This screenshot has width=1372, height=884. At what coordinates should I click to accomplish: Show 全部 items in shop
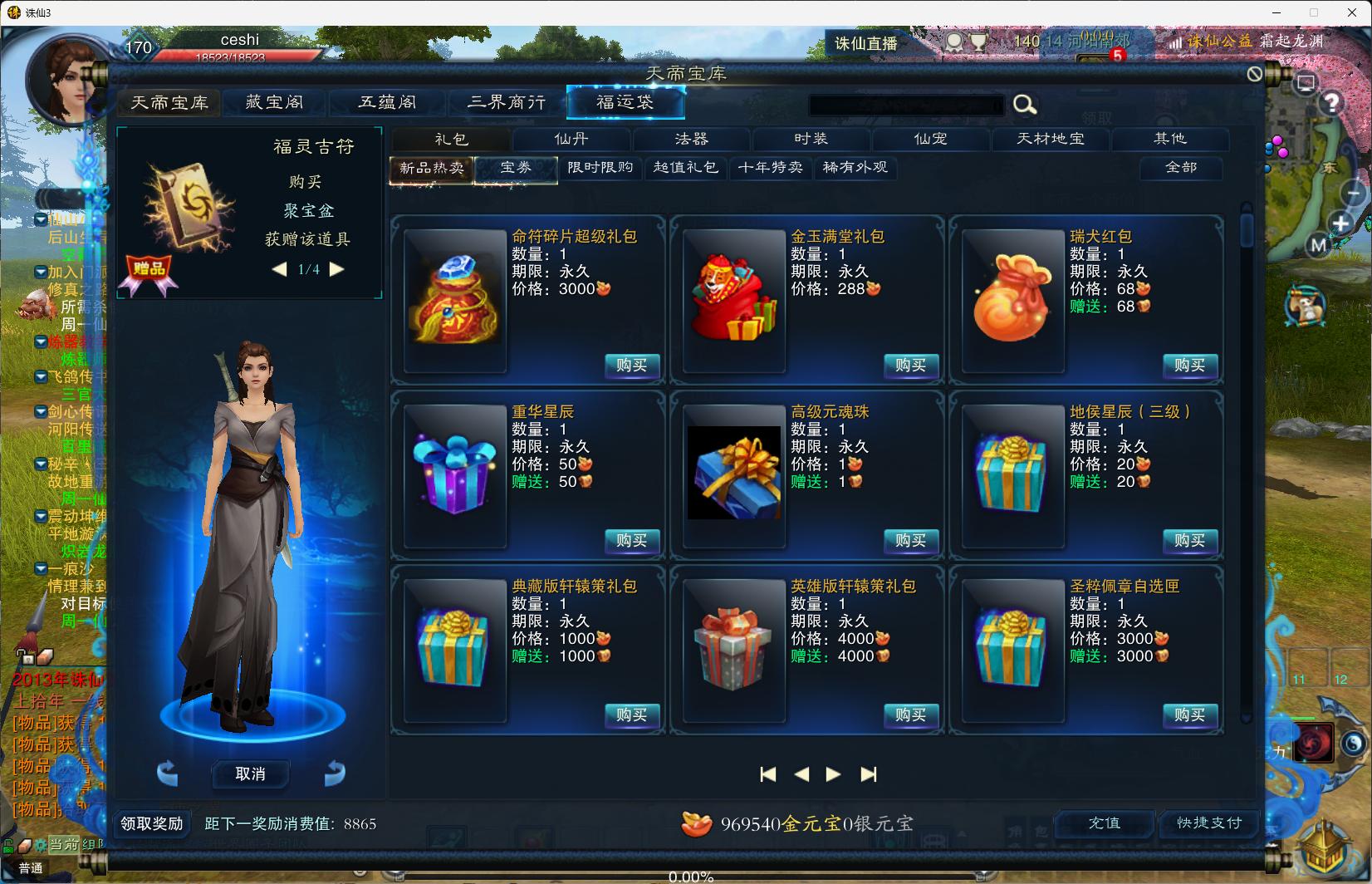tap(1180, 168)
